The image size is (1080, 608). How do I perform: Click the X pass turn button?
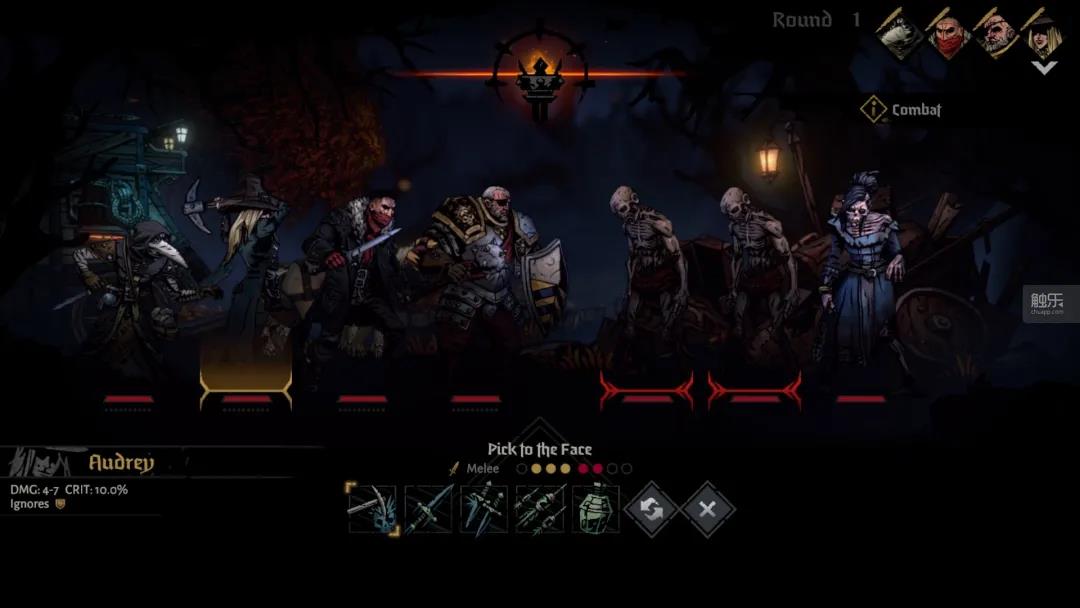point(707,510)
